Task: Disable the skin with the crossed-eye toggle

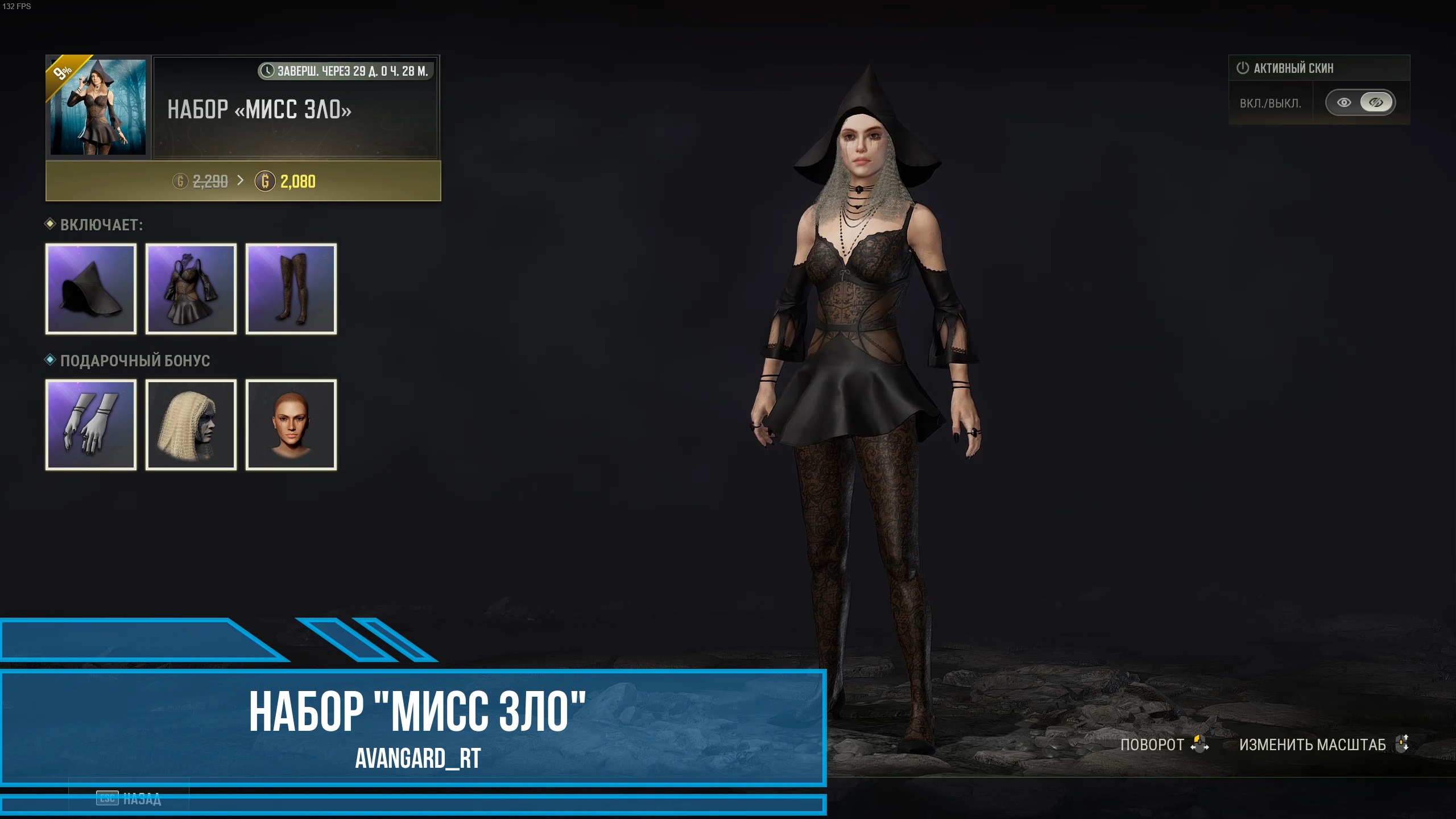Action: click(x=1376, y=102)
